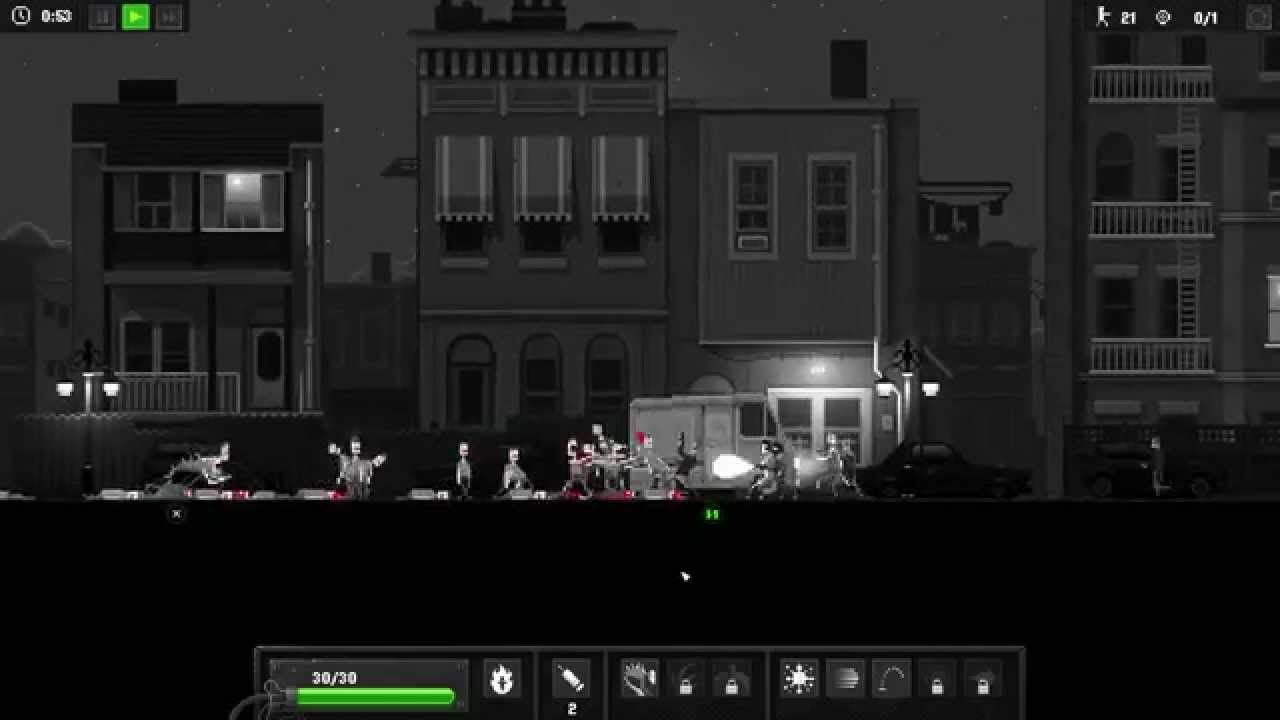Open the clock timer icon top left
This screenshot has height=720, width=1280.
point(18,16)
